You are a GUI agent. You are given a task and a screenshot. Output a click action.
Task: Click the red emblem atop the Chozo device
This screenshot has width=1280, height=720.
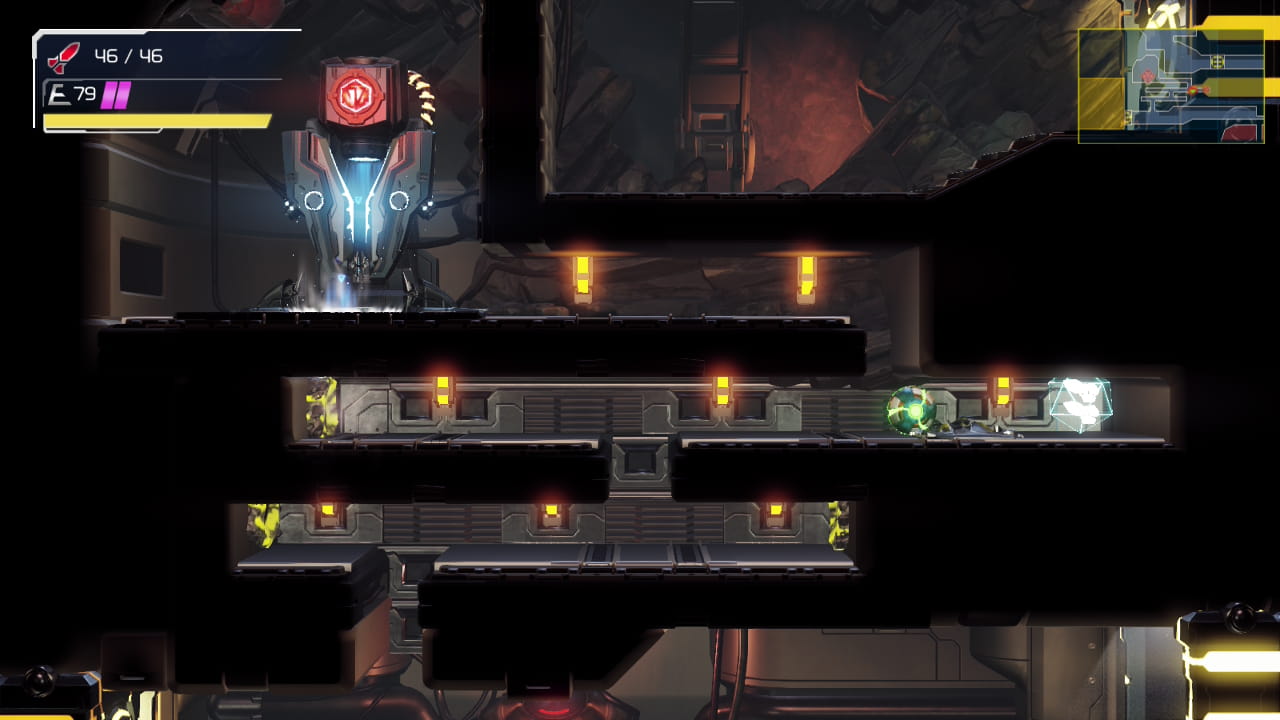click(x=355, y=95)
